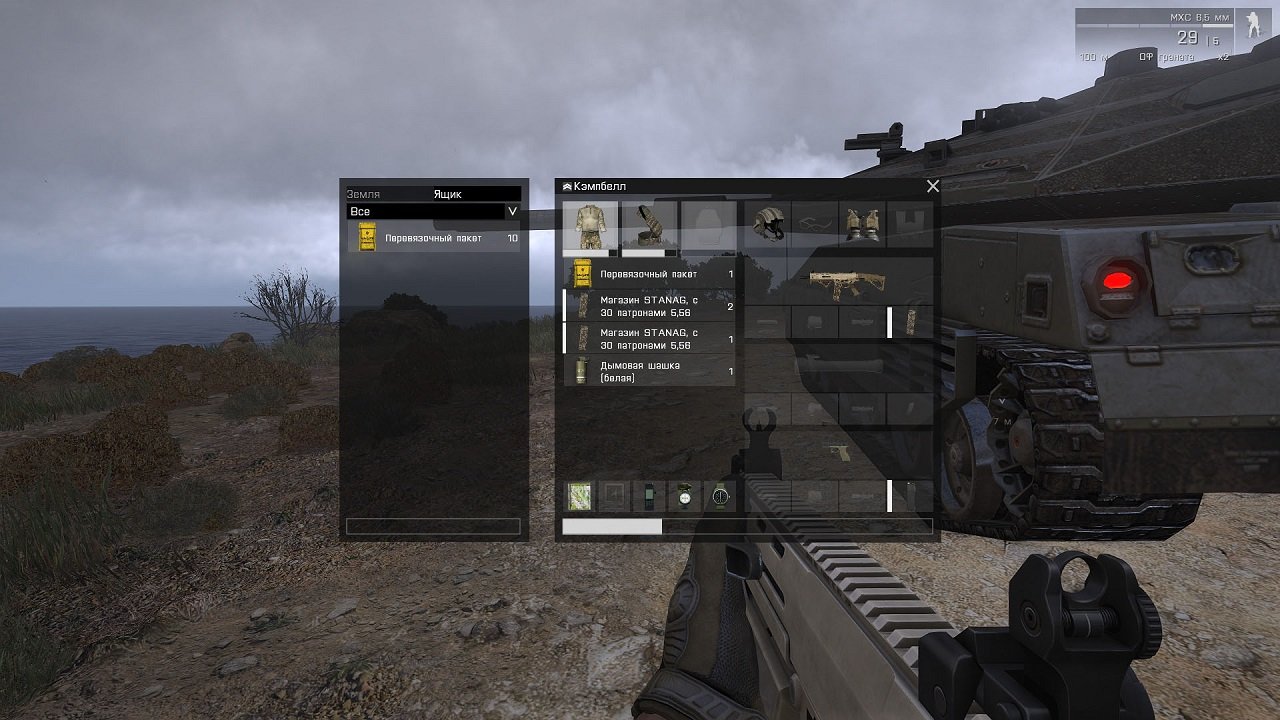Select the Дымовая шашка smoke grenade icon
Viewport: 1280px width, 720px height.
pos(581,372)
